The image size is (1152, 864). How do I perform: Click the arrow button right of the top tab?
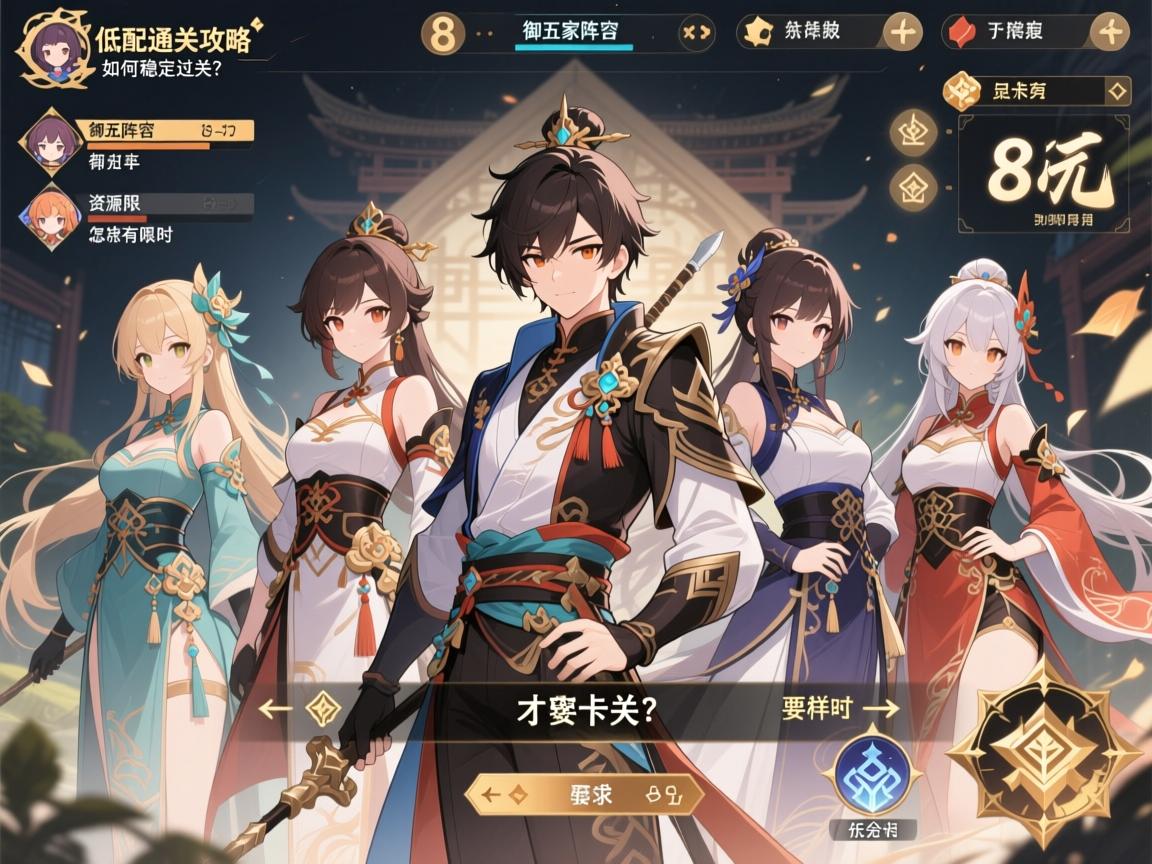tap(695, 32)
